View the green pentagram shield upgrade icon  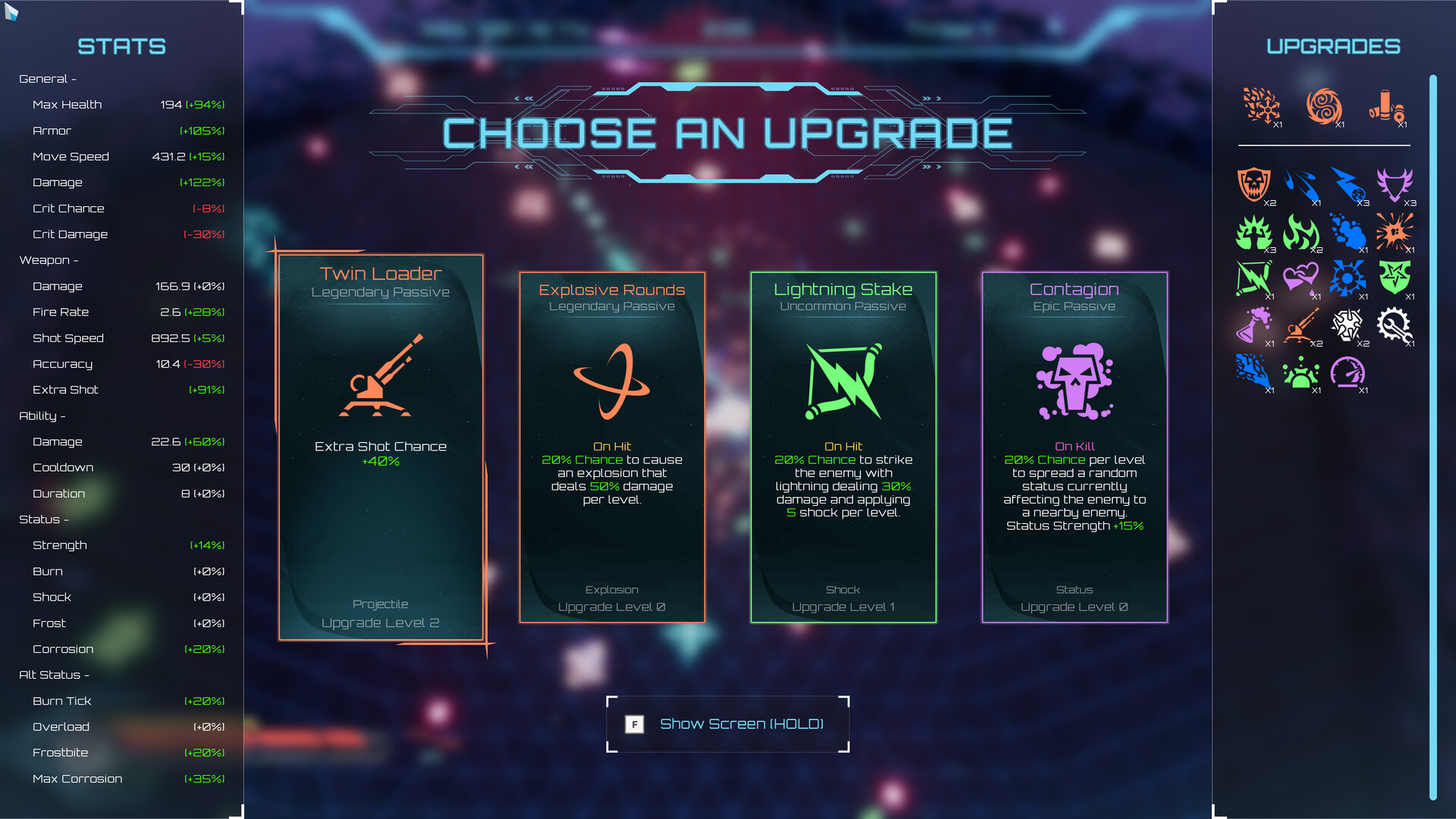point(1395,278)
